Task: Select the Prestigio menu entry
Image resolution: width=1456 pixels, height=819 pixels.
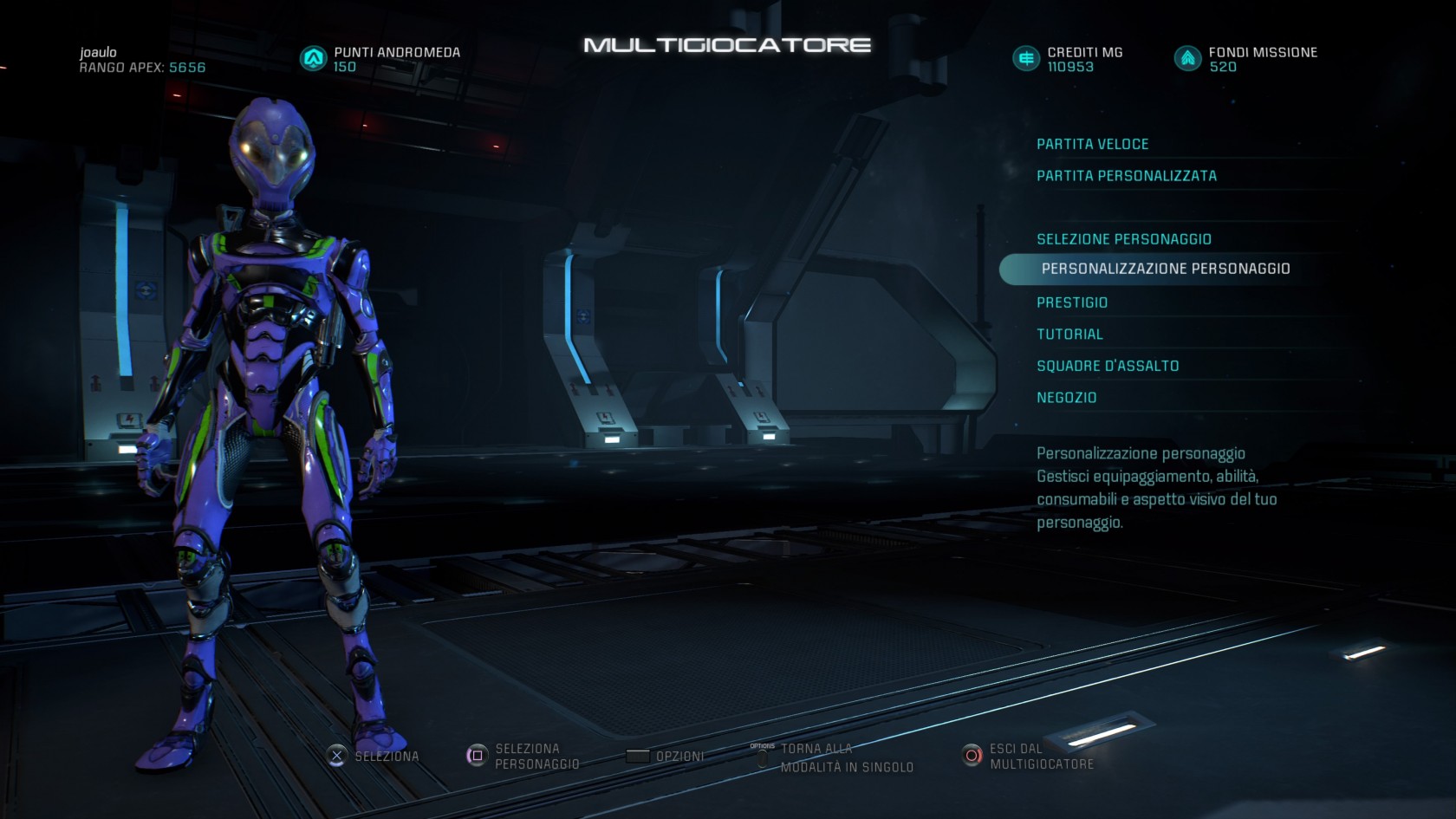Action: (x=1072, y=302)
